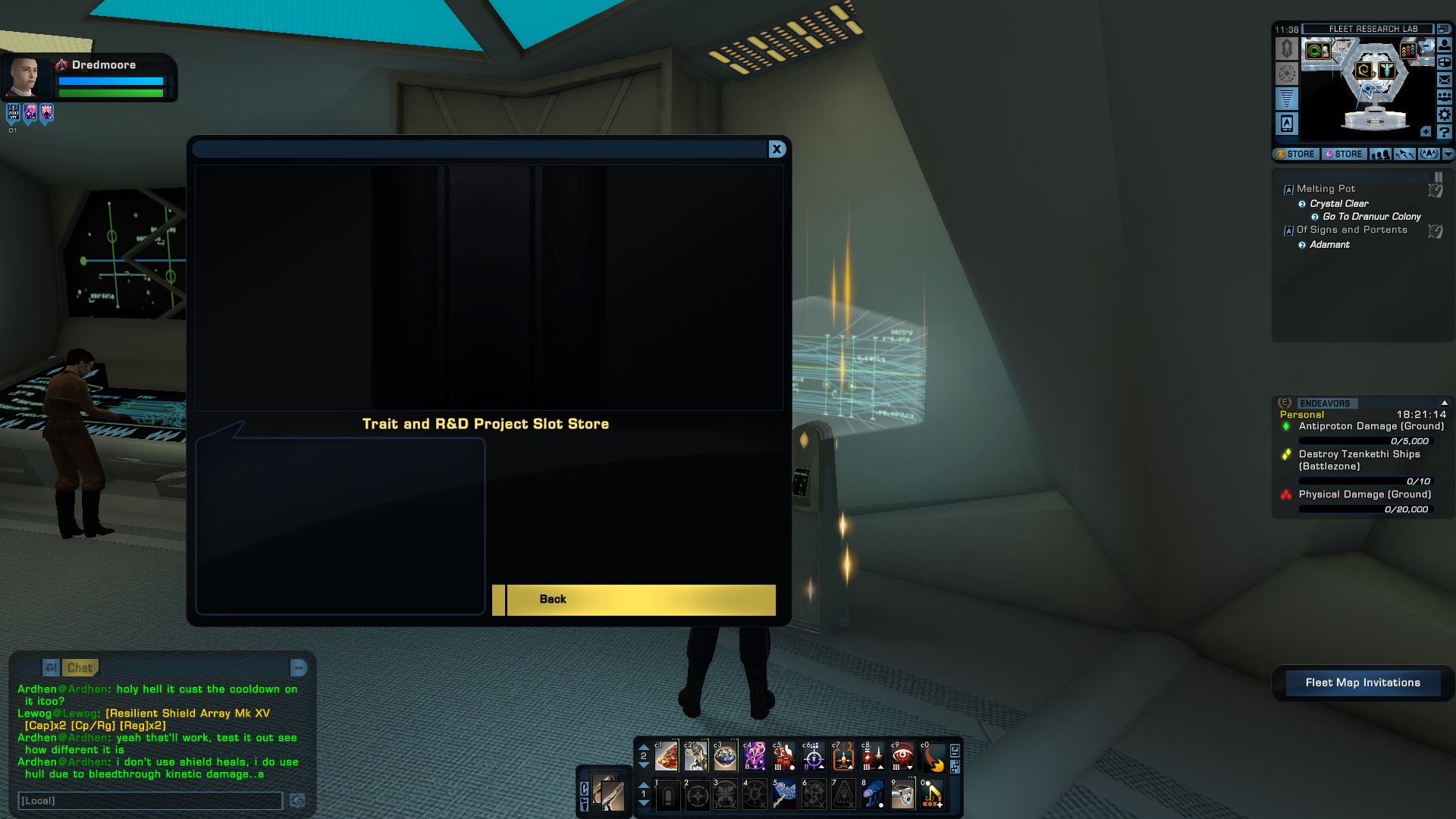Open the mail icon on the minimap panel
Image resolution: width=1456 pixels, height=819 pixels.
pos(1443,80)
